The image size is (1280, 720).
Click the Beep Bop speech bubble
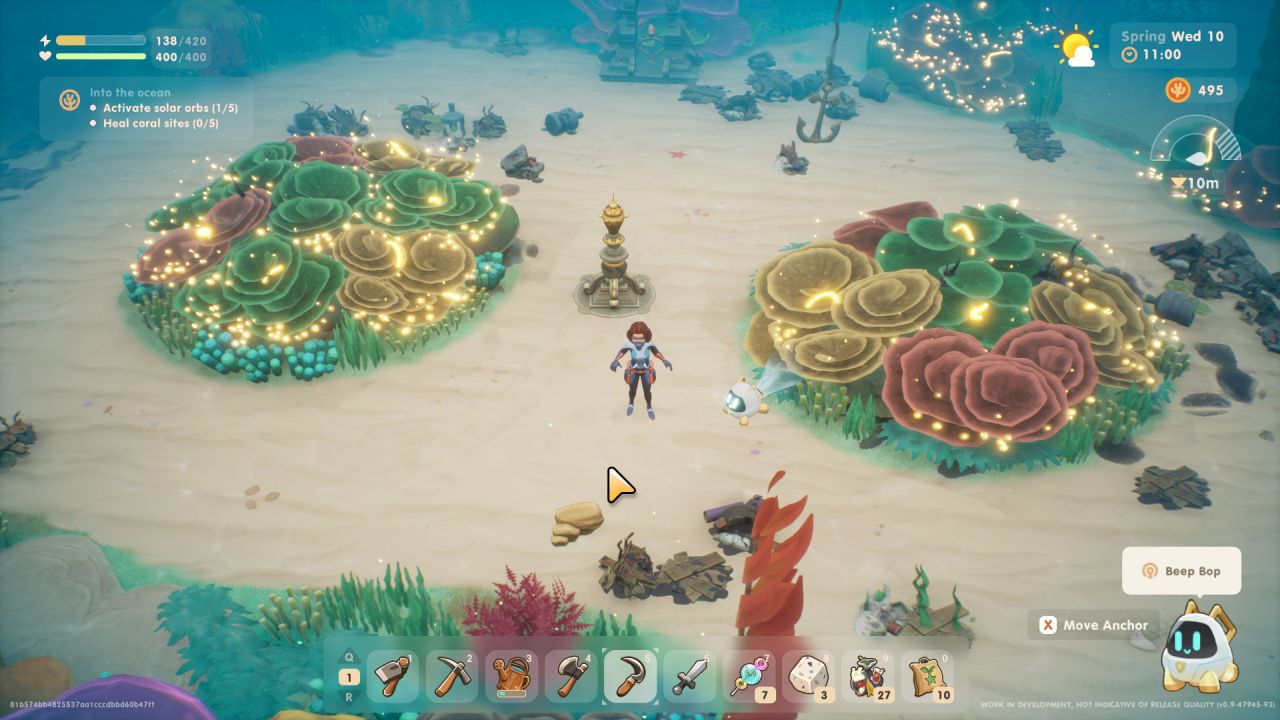pyautogui.click(x=1181, y=571)
